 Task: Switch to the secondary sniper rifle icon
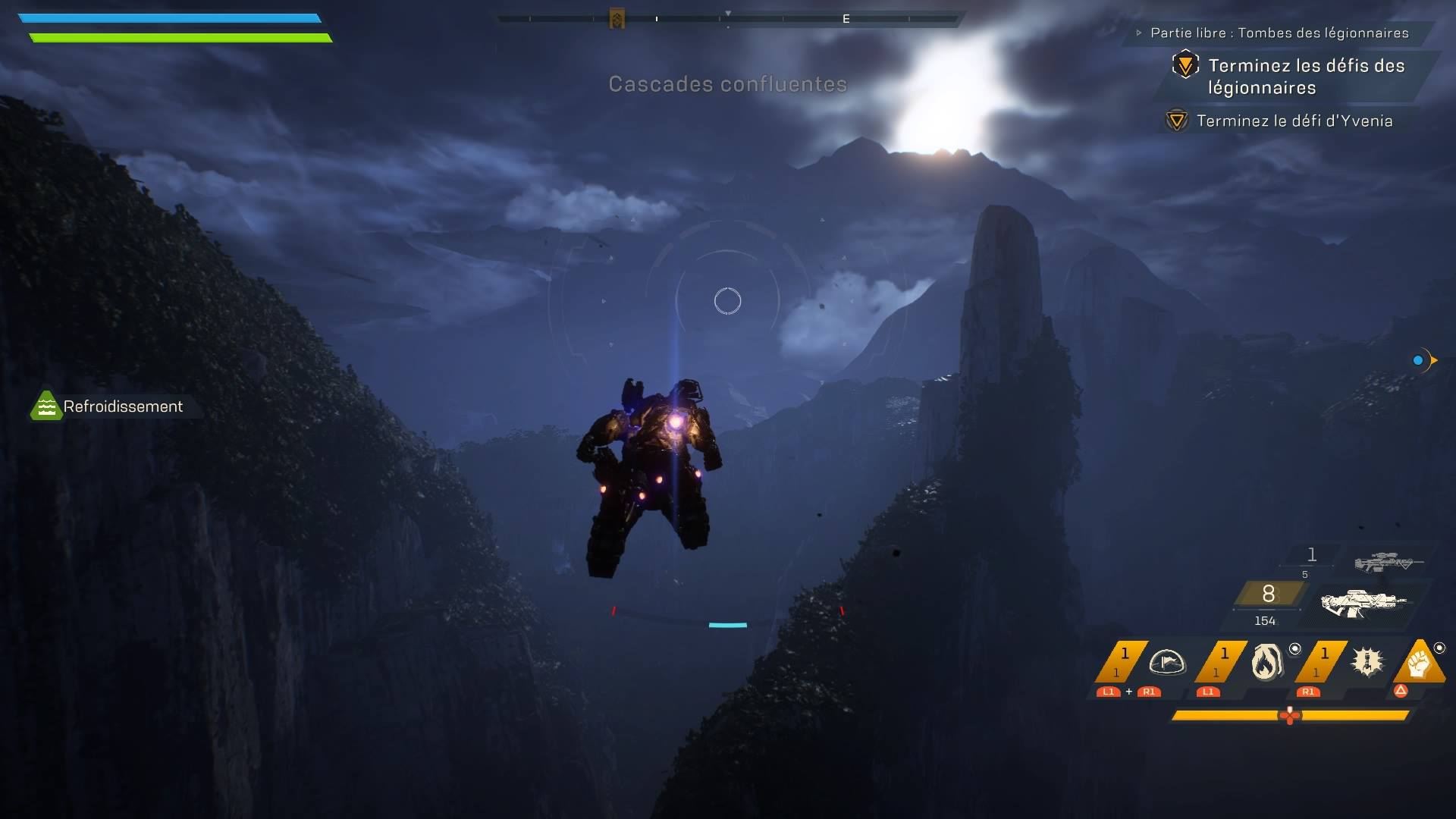click(1388, 562)
